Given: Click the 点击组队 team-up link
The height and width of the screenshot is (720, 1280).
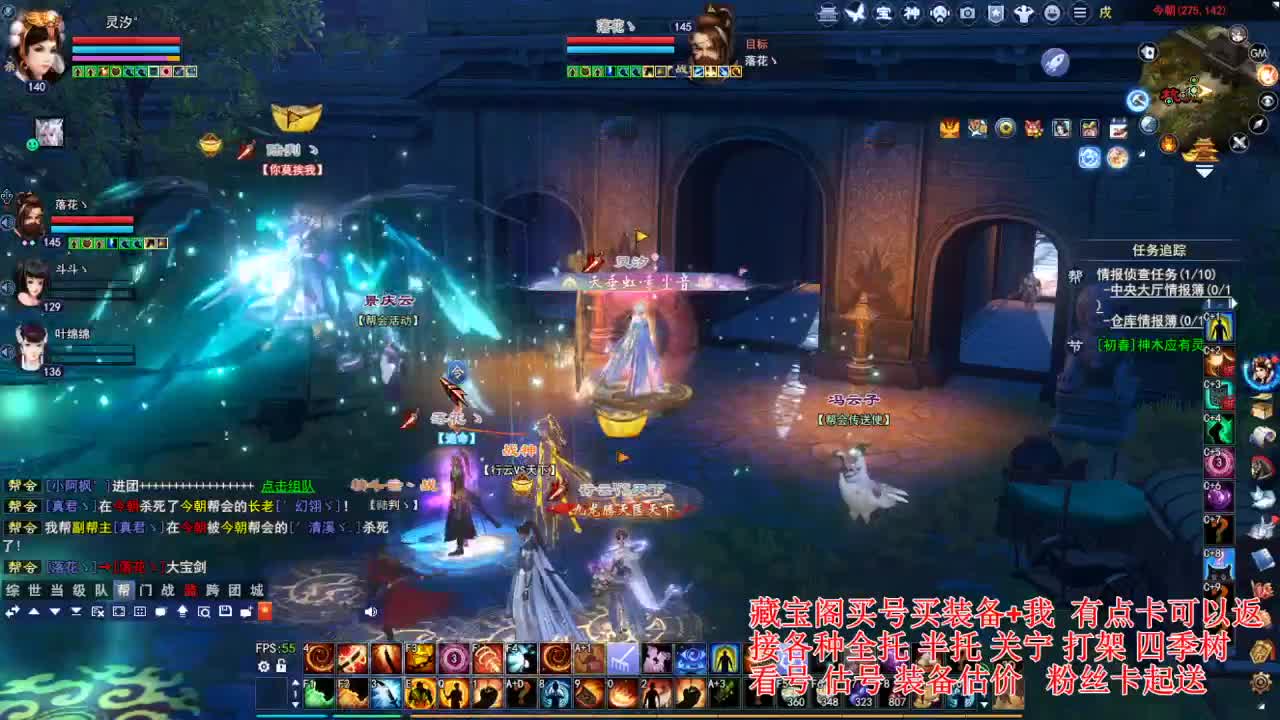Looking at the screenshot, I should [288, 487].
